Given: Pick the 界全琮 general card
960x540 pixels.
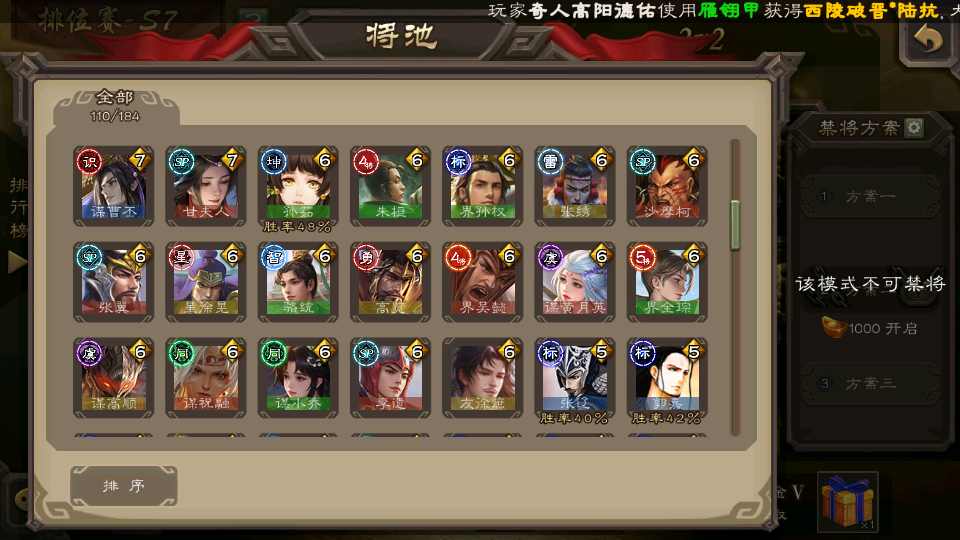Looking at the screenshot, I should pos(667,282).
